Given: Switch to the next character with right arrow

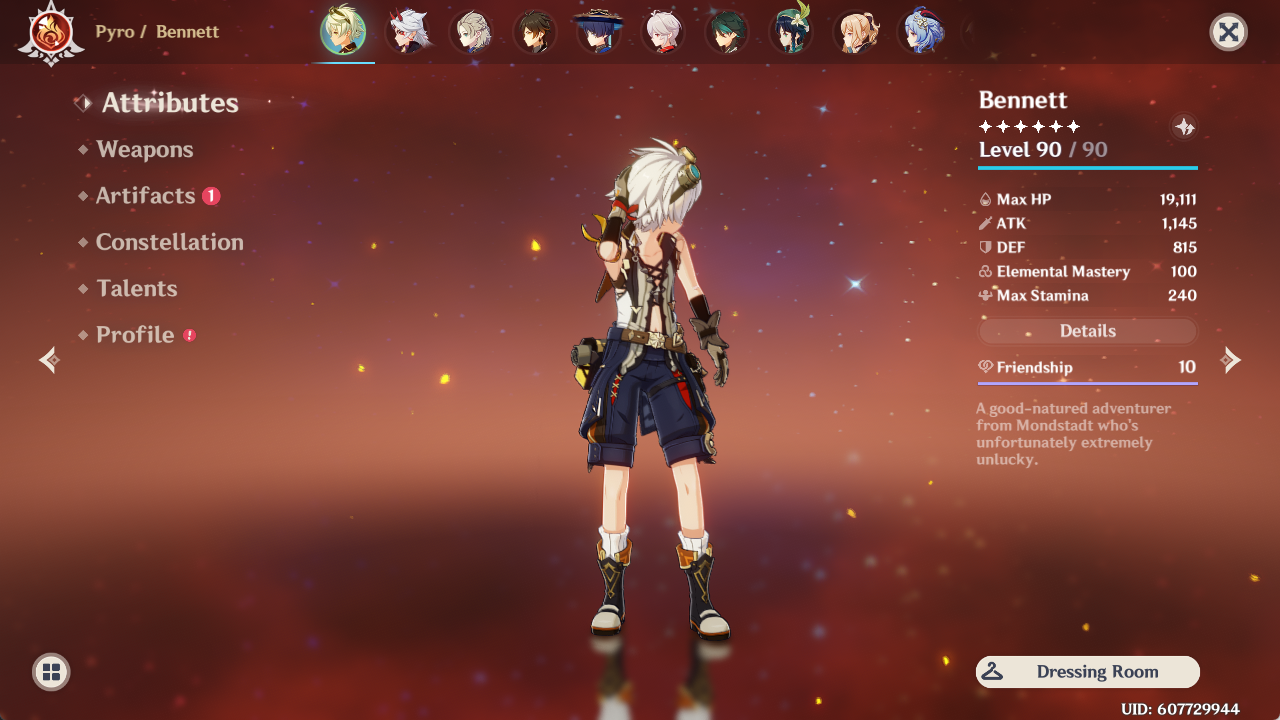Looking at the screenshot, I should [x=1232, y=360].
